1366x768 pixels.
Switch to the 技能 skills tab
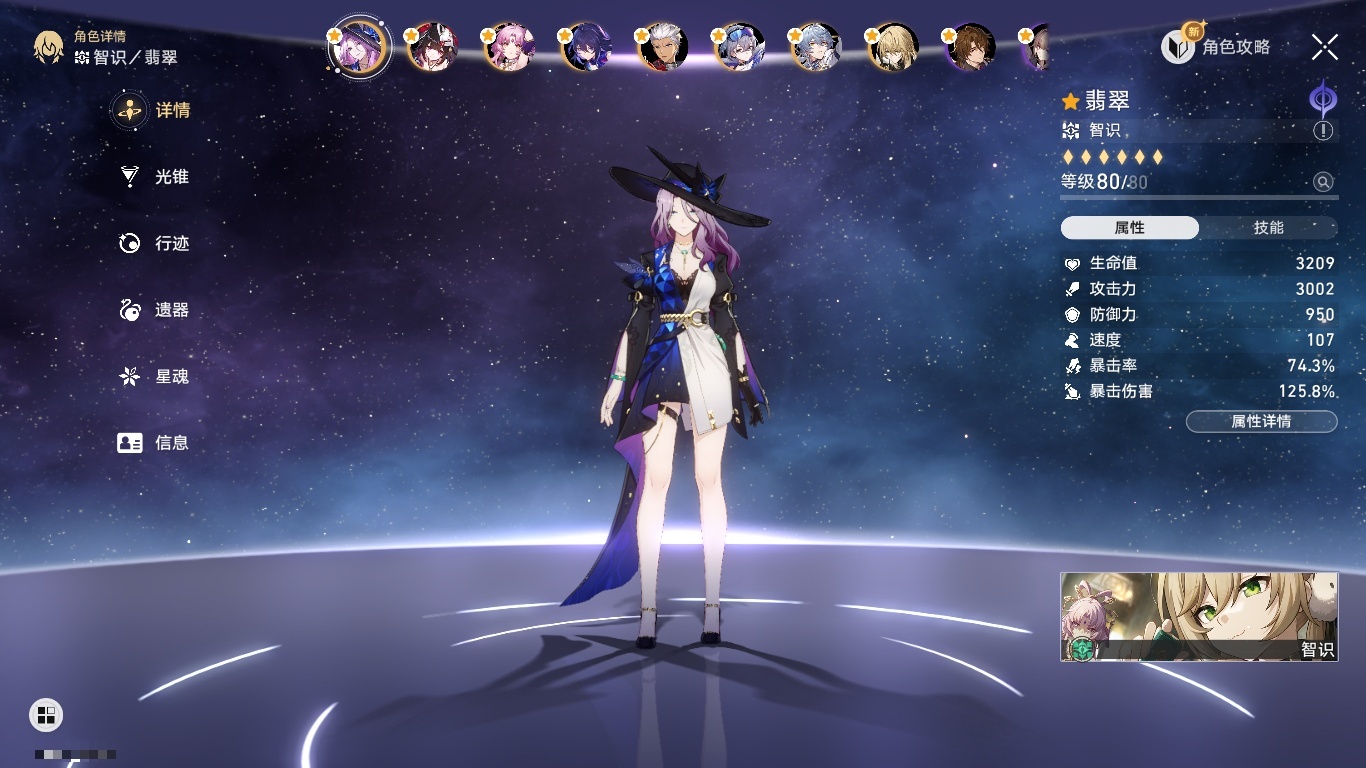[1268, 228]
